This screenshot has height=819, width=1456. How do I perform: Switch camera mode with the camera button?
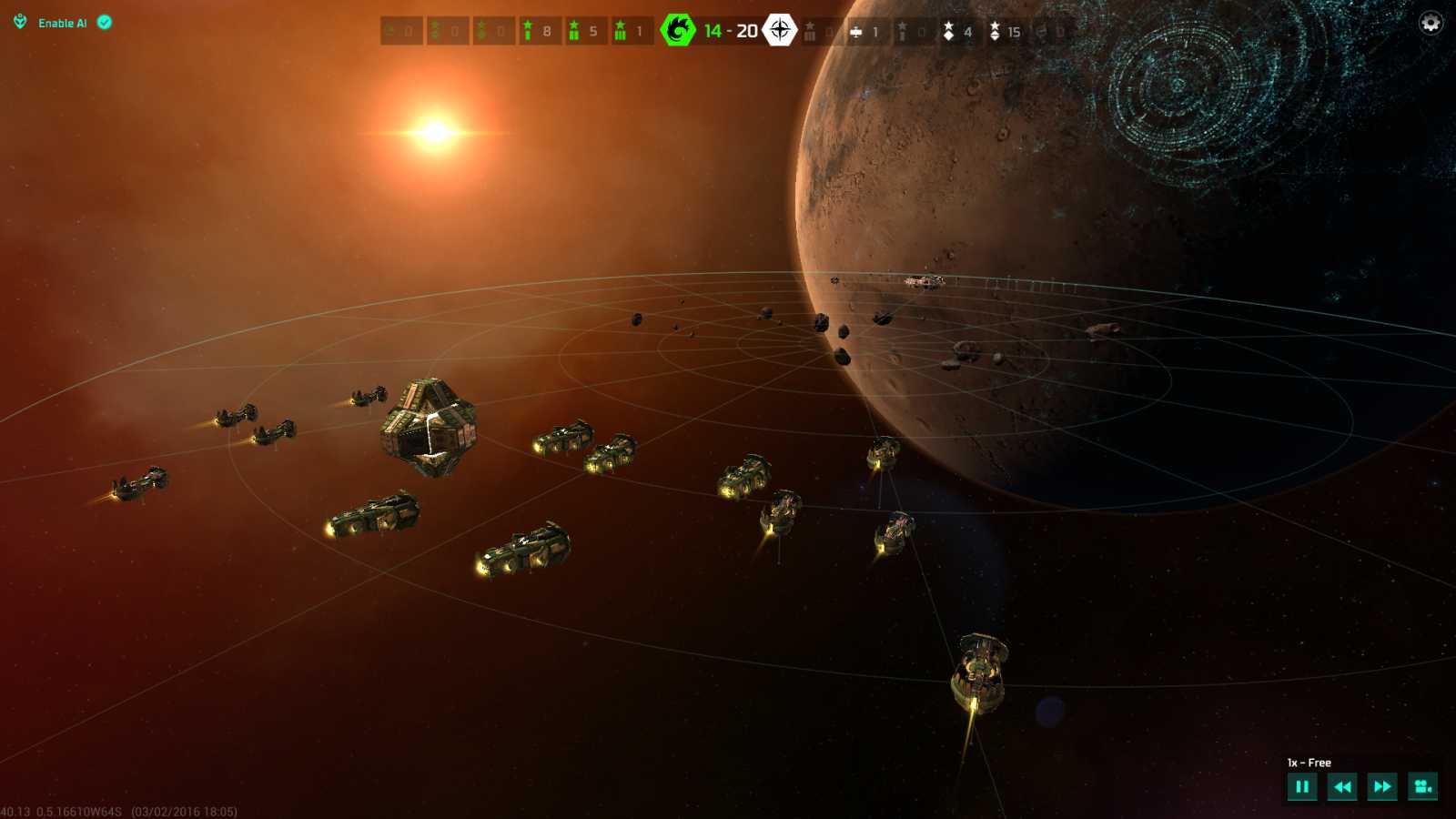[x=1422, y=787]
